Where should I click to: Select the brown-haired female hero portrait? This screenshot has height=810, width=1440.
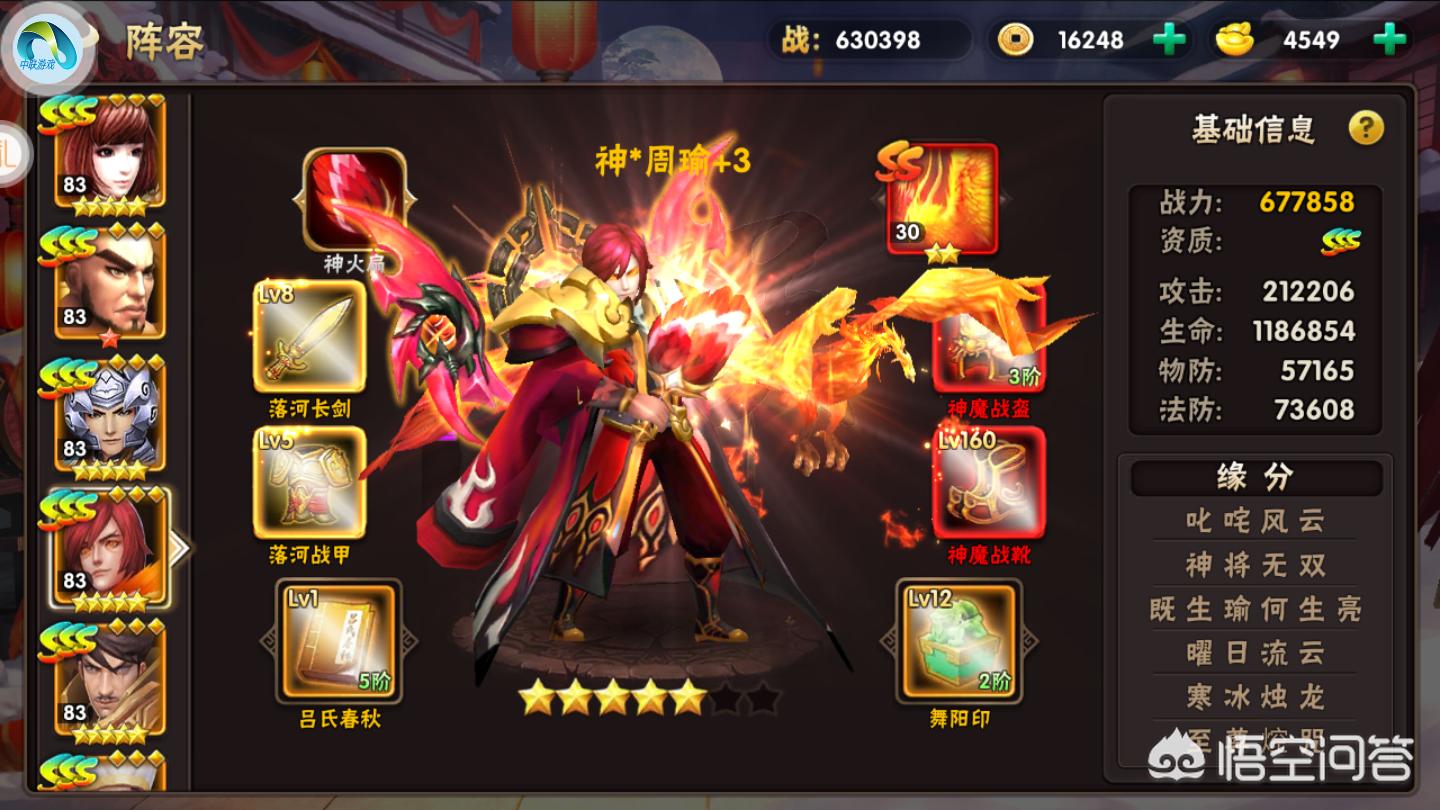[x=109, y=150]
